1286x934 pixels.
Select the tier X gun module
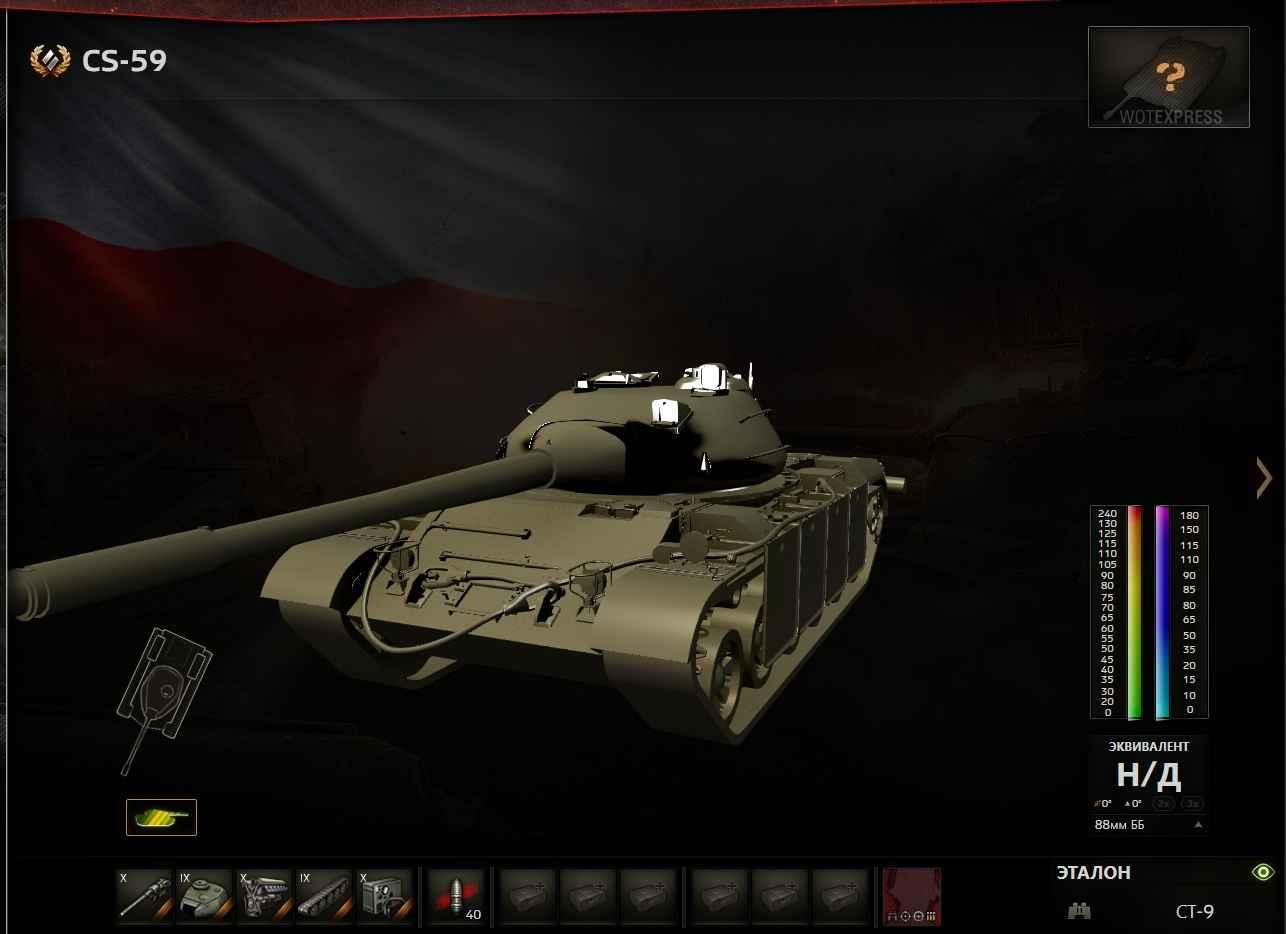(x=145, y=893)
